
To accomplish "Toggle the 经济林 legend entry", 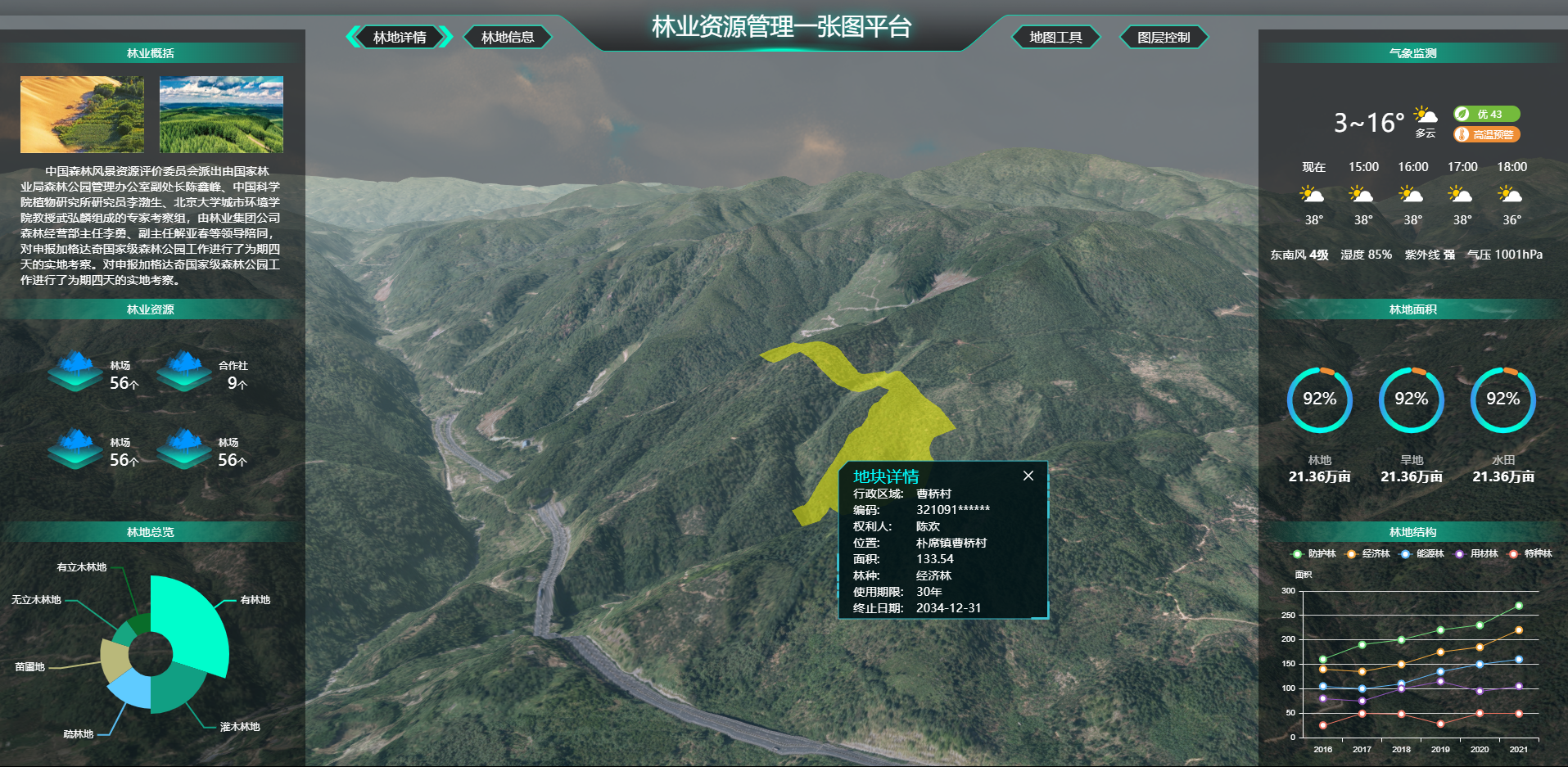I will (1368, 554).
